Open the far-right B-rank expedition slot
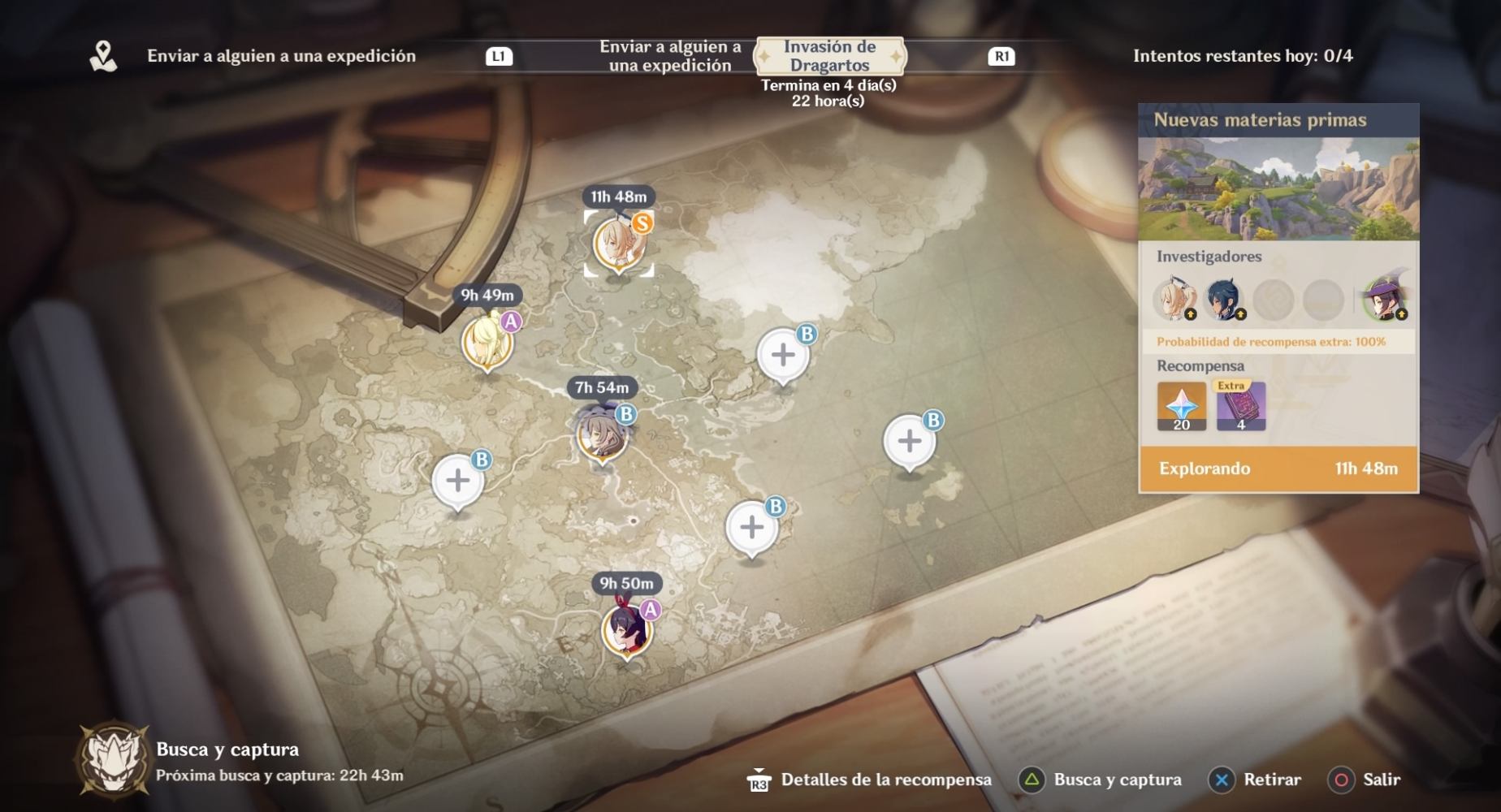This screenshot has height=812, width=1501. click(908, 442)
